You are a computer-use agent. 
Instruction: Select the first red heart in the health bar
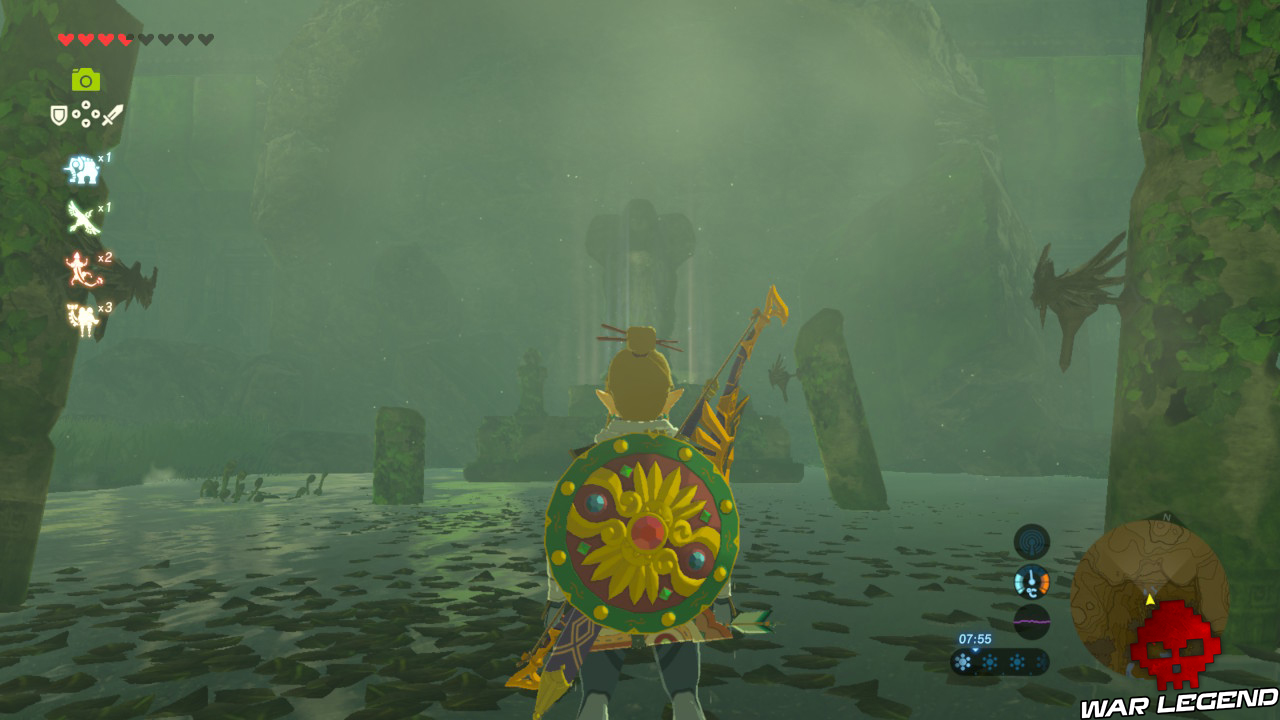coord(65,40)
